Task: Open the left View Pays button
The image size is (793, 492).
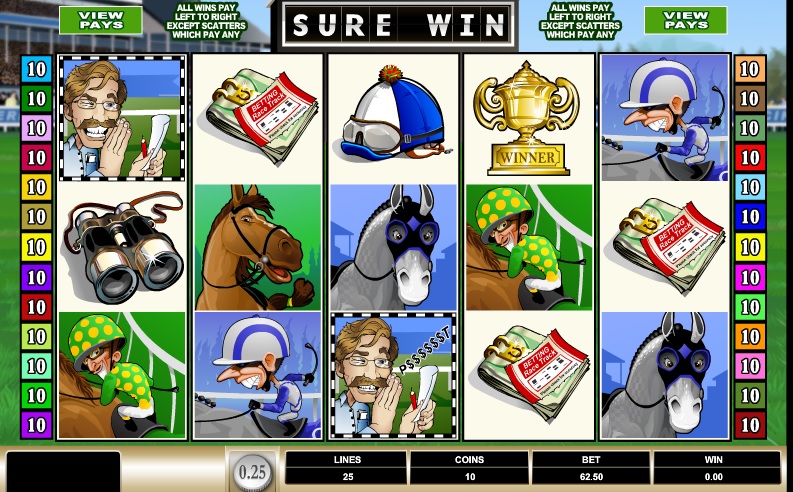Action: tap(100, 19)
